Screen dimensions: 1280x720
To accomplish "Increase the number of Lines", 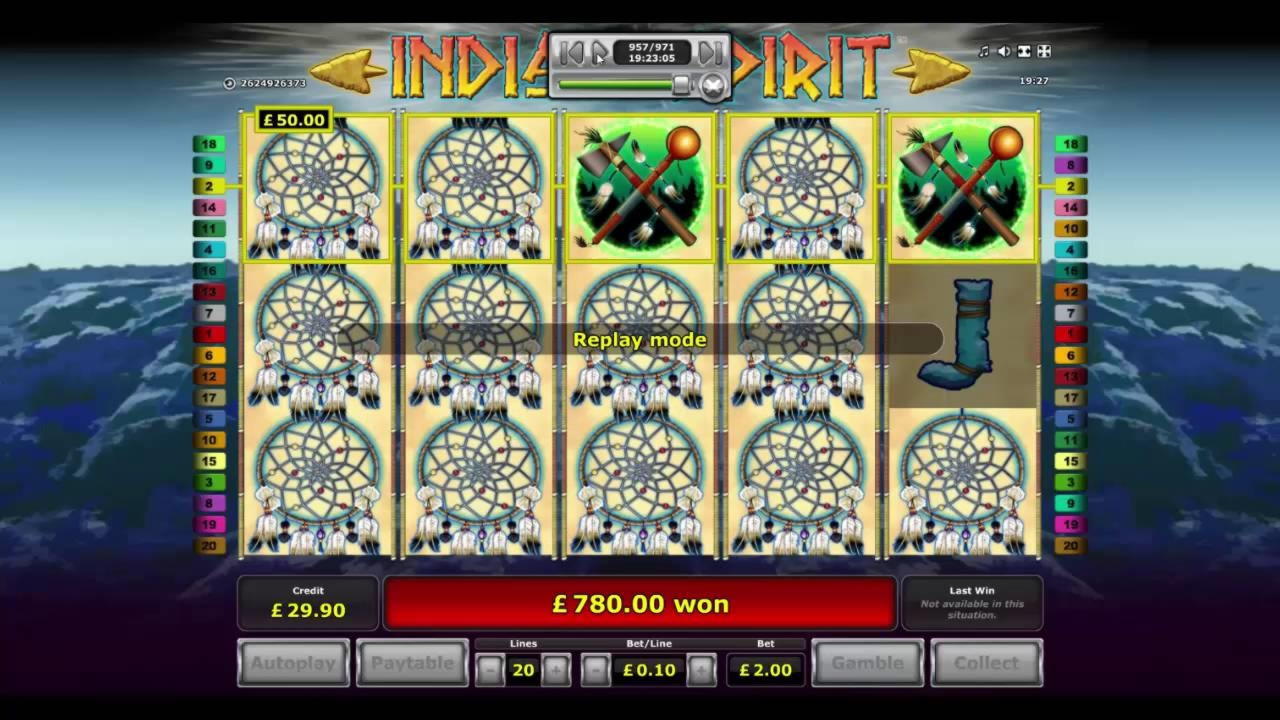I will coord(556,670).
